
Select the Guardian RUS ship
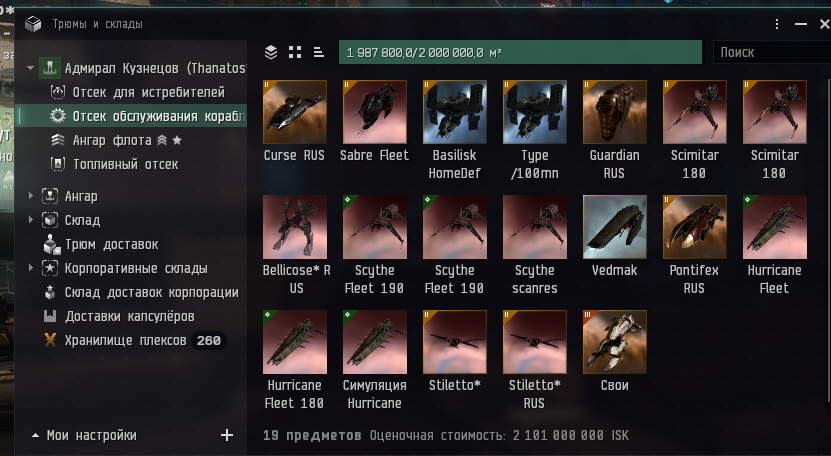[x=614, y=112]
